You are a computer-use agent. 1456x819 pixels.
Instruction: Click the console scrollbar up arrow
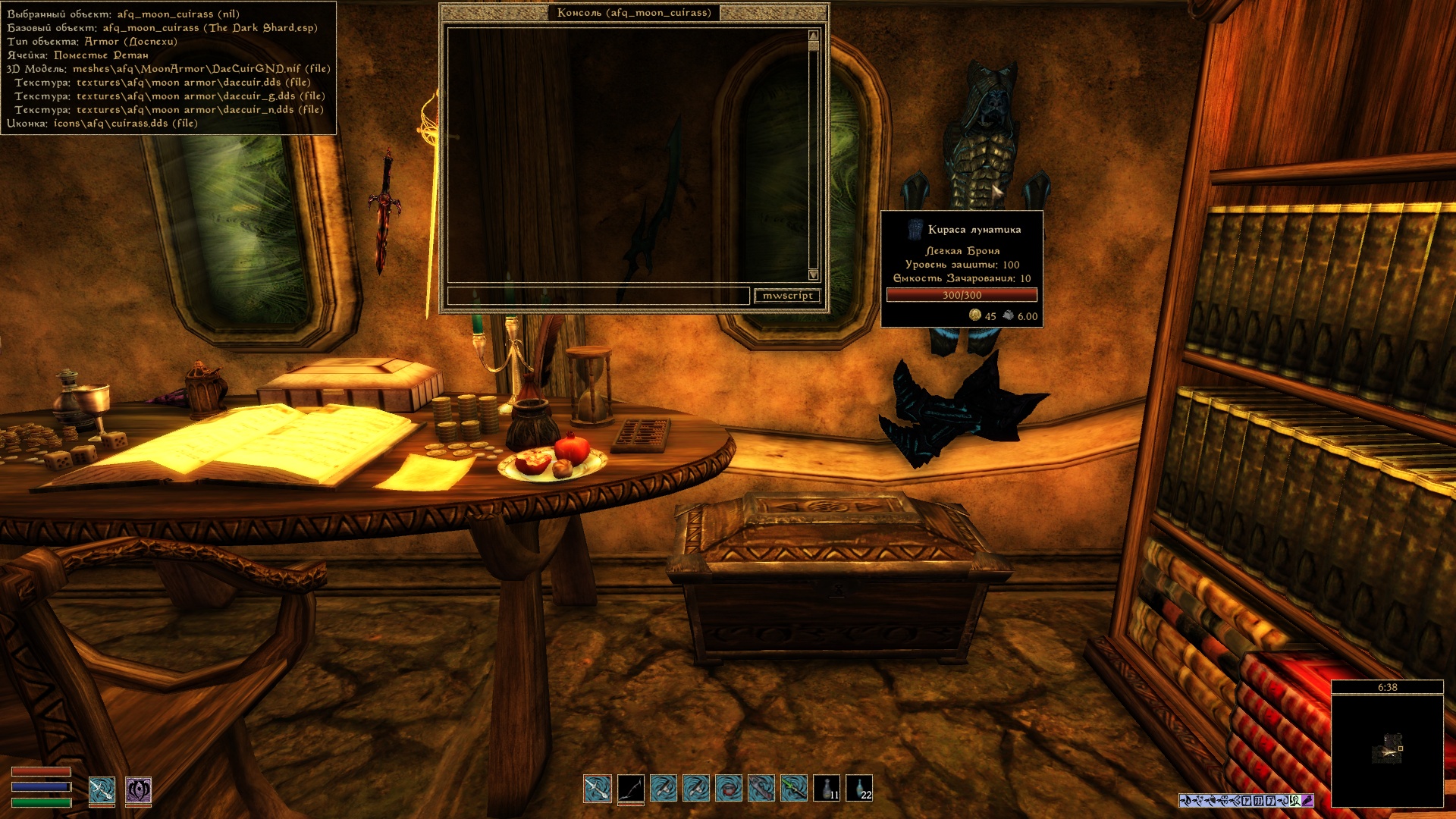pos(814,36)
